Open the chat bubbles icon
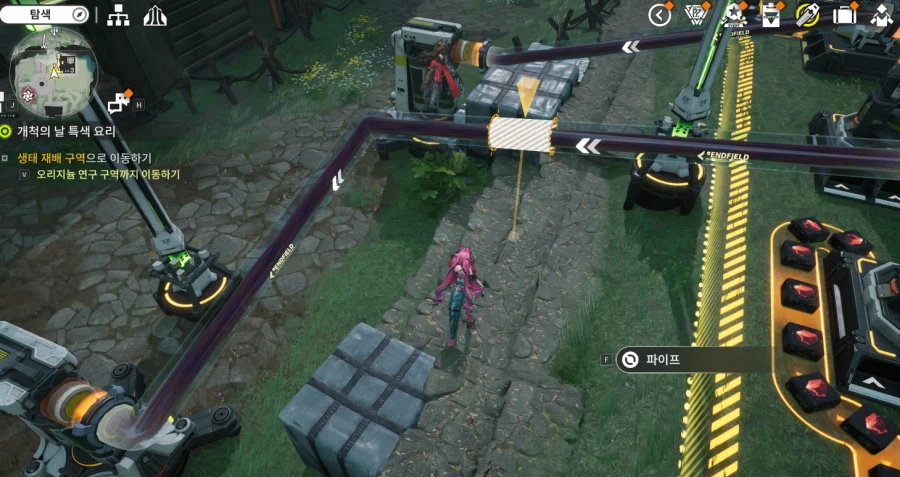 (120, 100)
